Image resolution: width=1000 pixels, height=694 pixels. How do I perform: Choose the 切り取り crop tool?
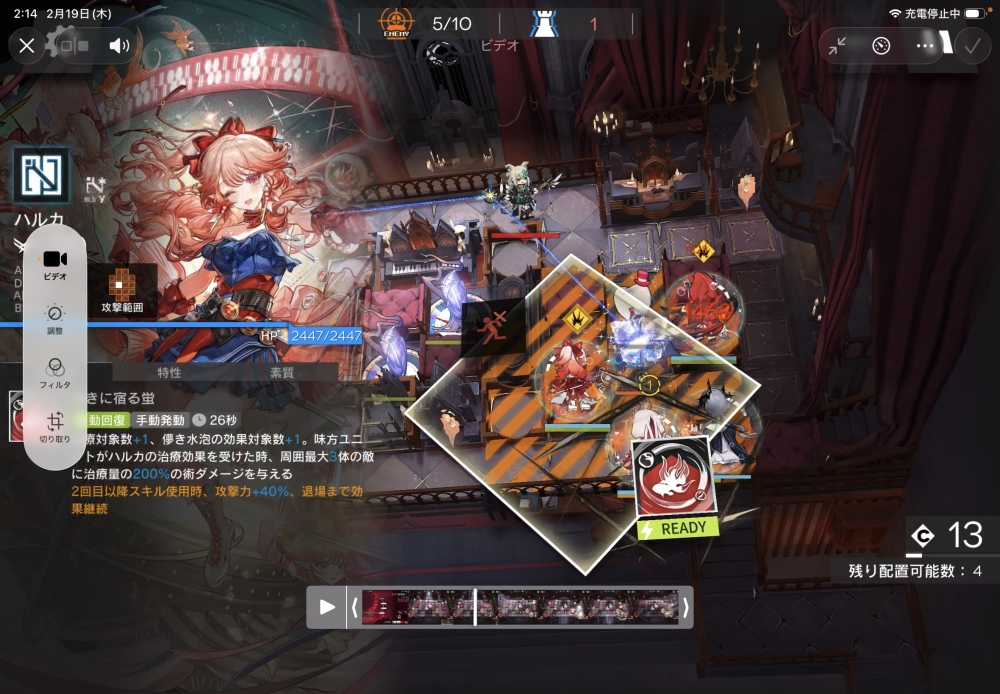[55, 426]
